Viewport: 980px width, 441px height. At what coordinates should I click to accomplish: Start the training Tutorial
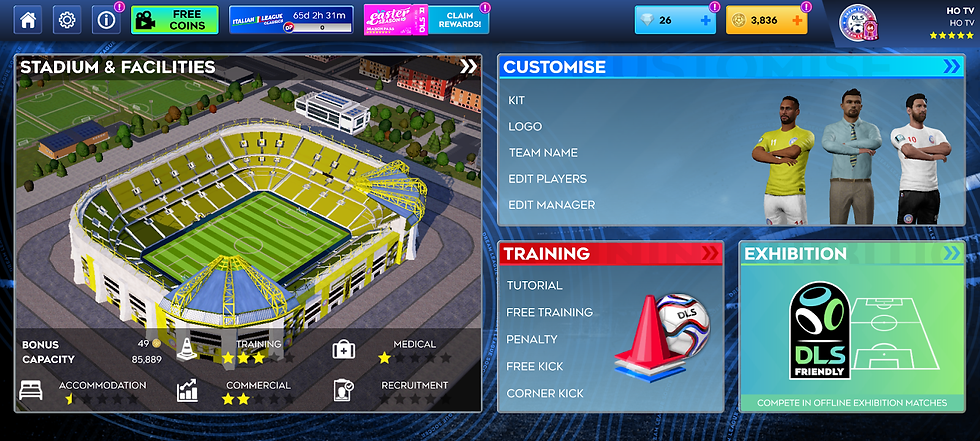point(534,286)
